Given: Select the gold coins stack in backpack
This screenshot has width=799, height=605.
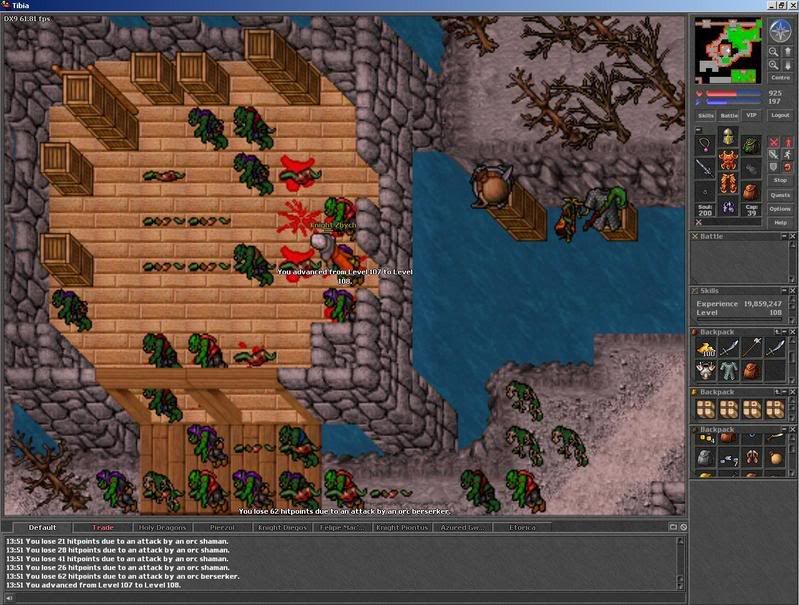Looking at the screenshot, I should (x=706, y=349).
